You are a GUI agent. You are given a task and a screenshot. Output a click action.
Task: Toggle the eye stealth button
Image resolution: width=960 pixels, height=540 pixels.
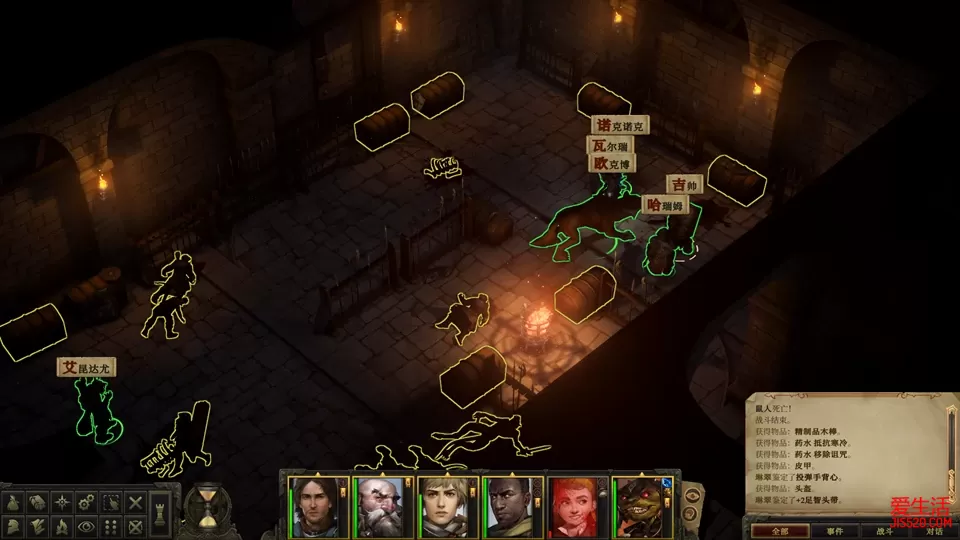click(87, 526)
